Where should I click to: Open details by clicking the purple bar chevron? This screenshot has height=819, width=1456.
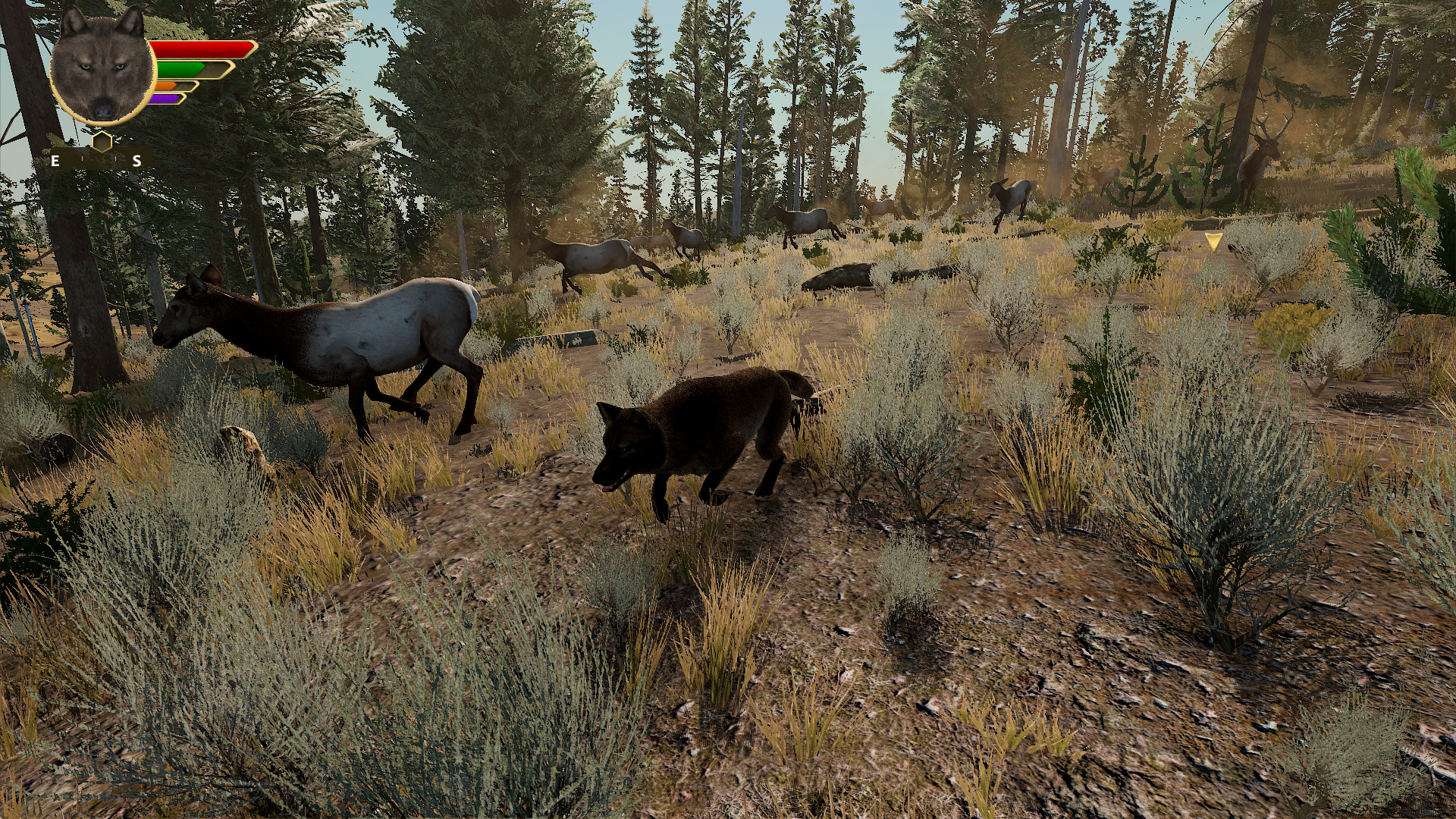182,99
